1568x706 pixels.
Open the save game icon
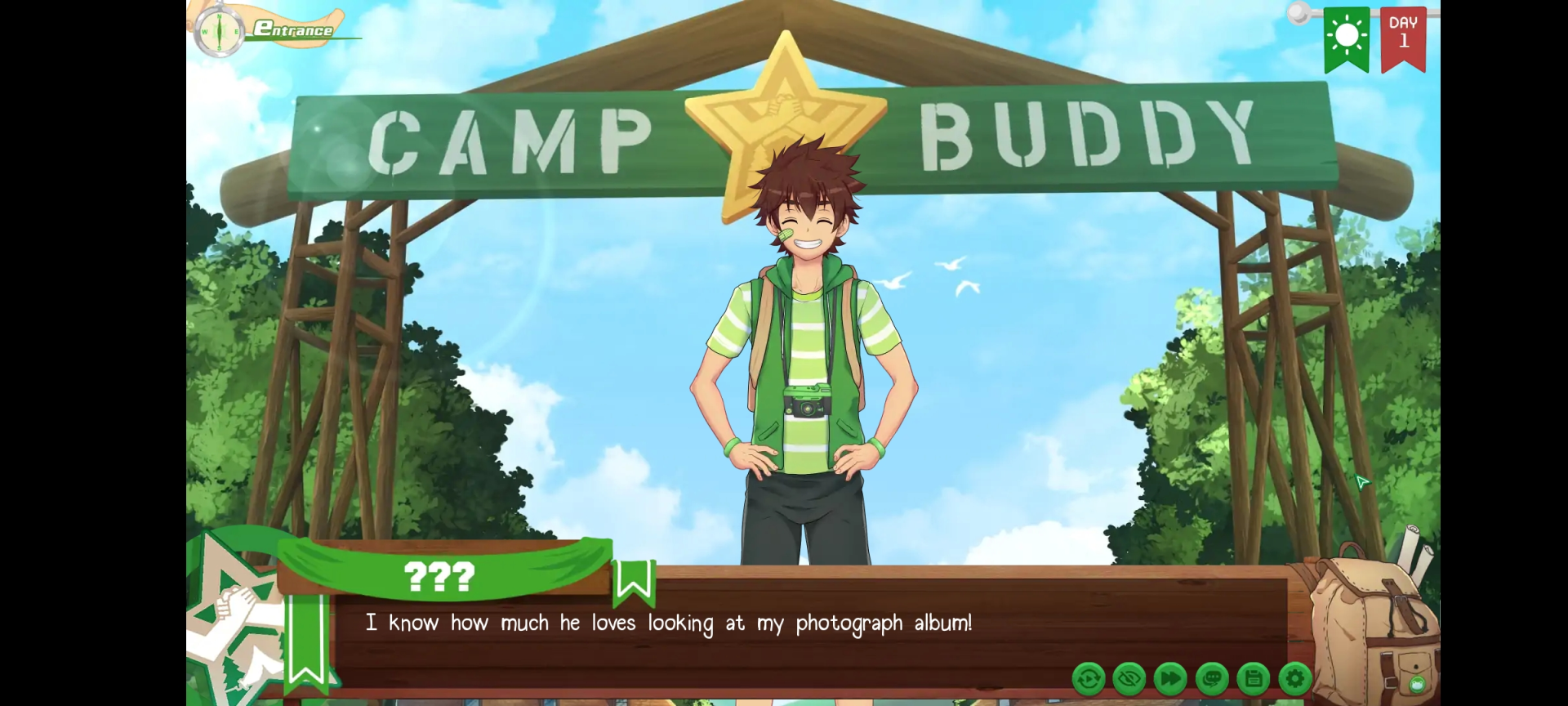(x=1255, y=678)
